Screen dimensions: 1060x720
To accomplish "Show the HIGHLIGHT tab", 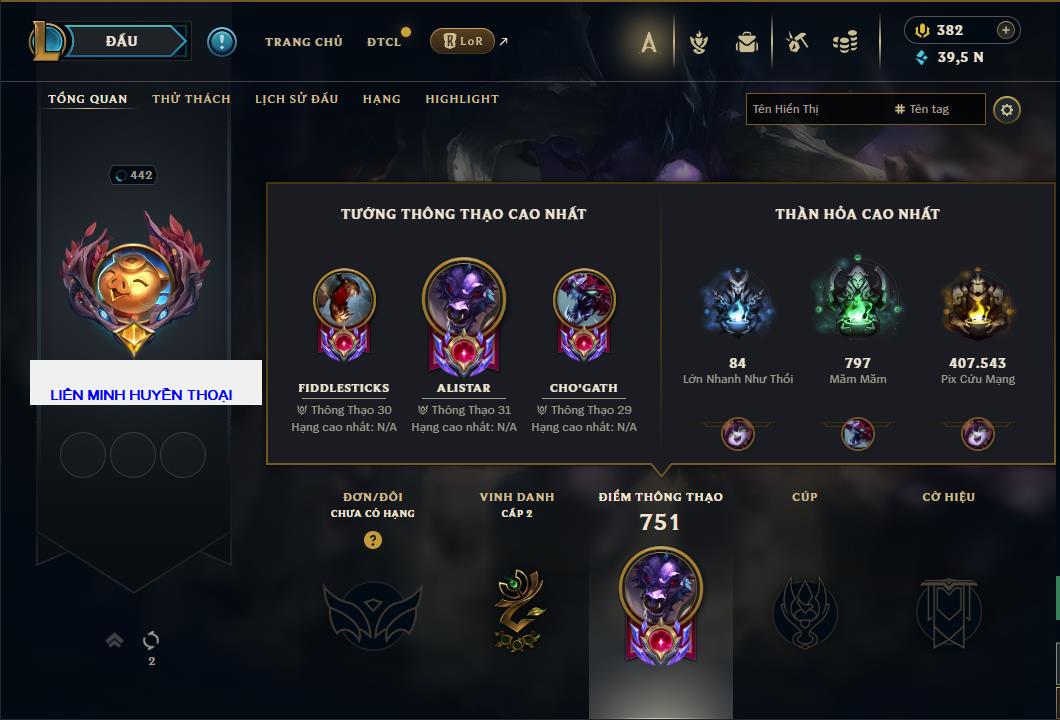I will (462, 99).
